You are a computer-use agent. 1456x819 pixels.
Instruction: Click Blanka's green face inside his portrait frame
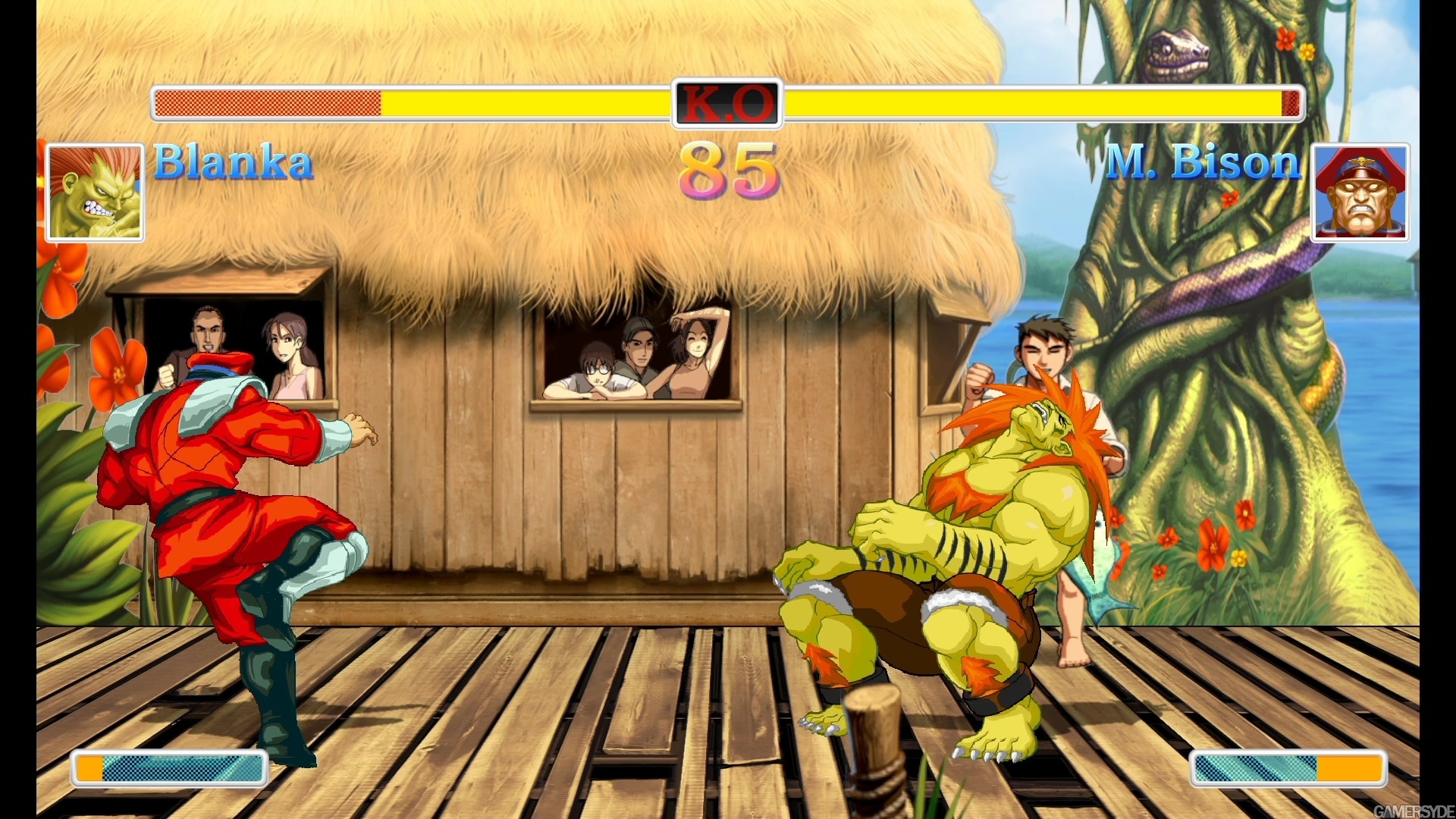pyautogui.click(x=94, y=197)
